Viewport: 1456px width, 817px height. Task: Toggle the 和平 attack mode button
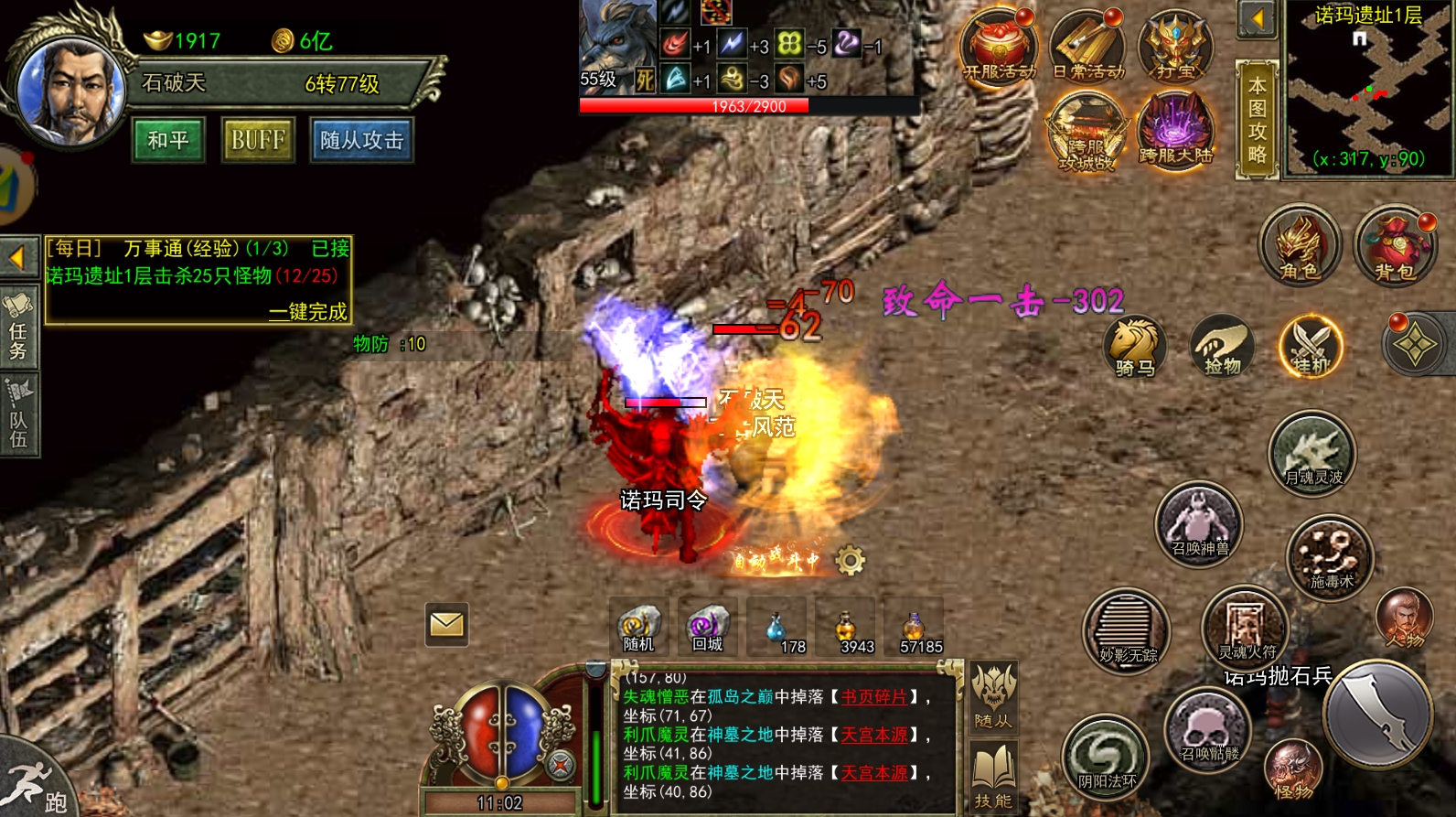pos(167,140)
